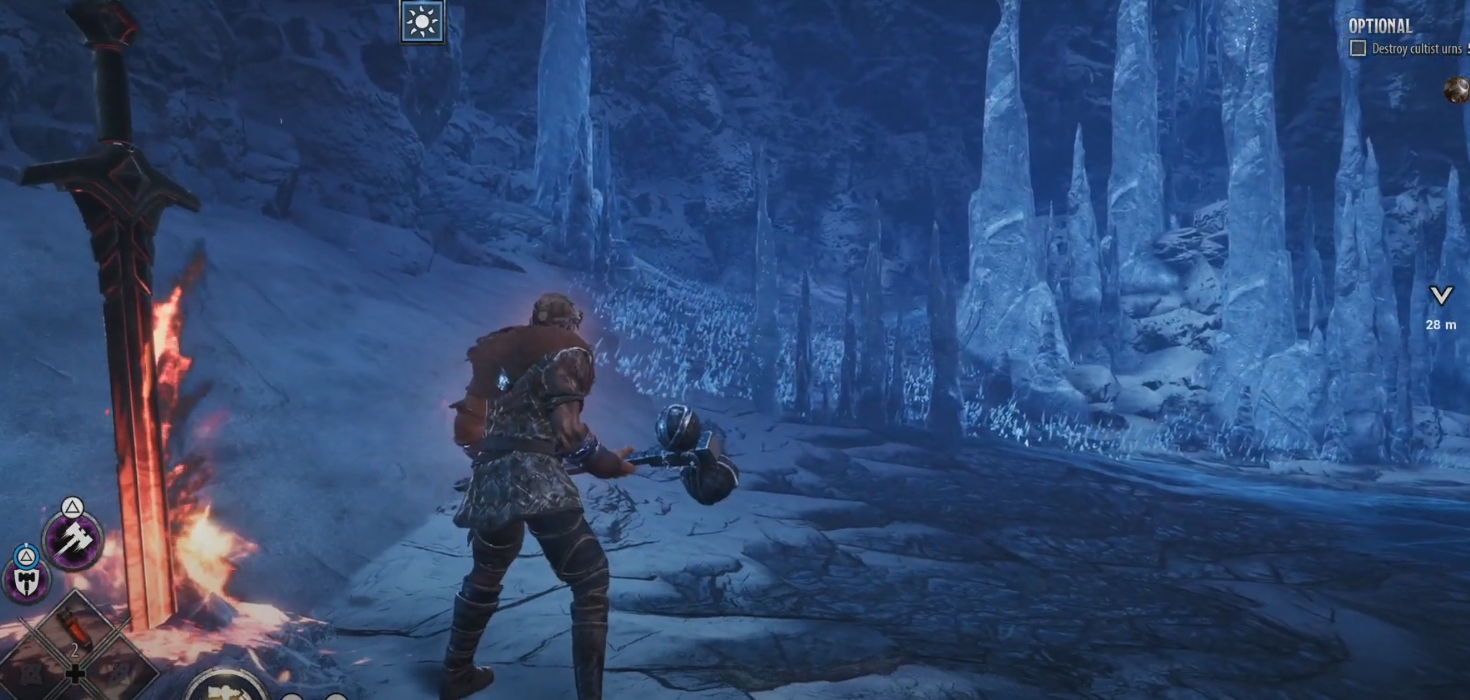Image resolution: width=1470 pixels, height=700 pixels.
Task: Click the objective distance waypoint marker
Action: click(1440, 296)
